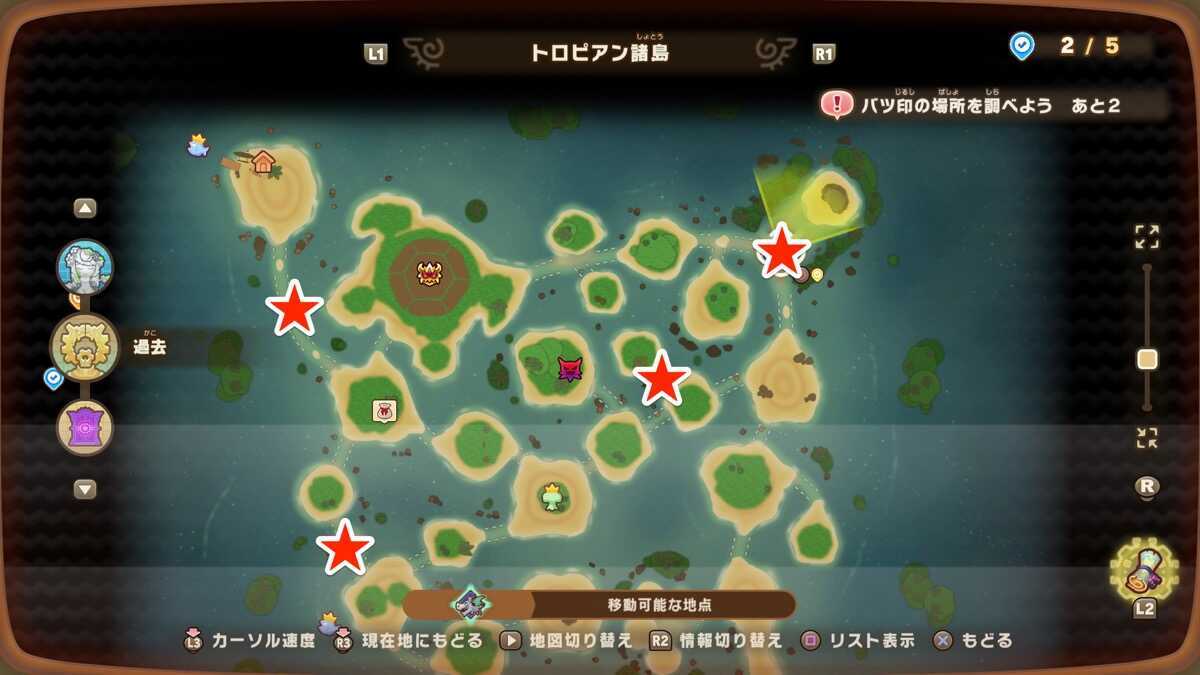Click the up arrow above the era list
Image resolution: width=1200 pixels, height=675 pixels.
pyautogui.click(x=85, y=209)
